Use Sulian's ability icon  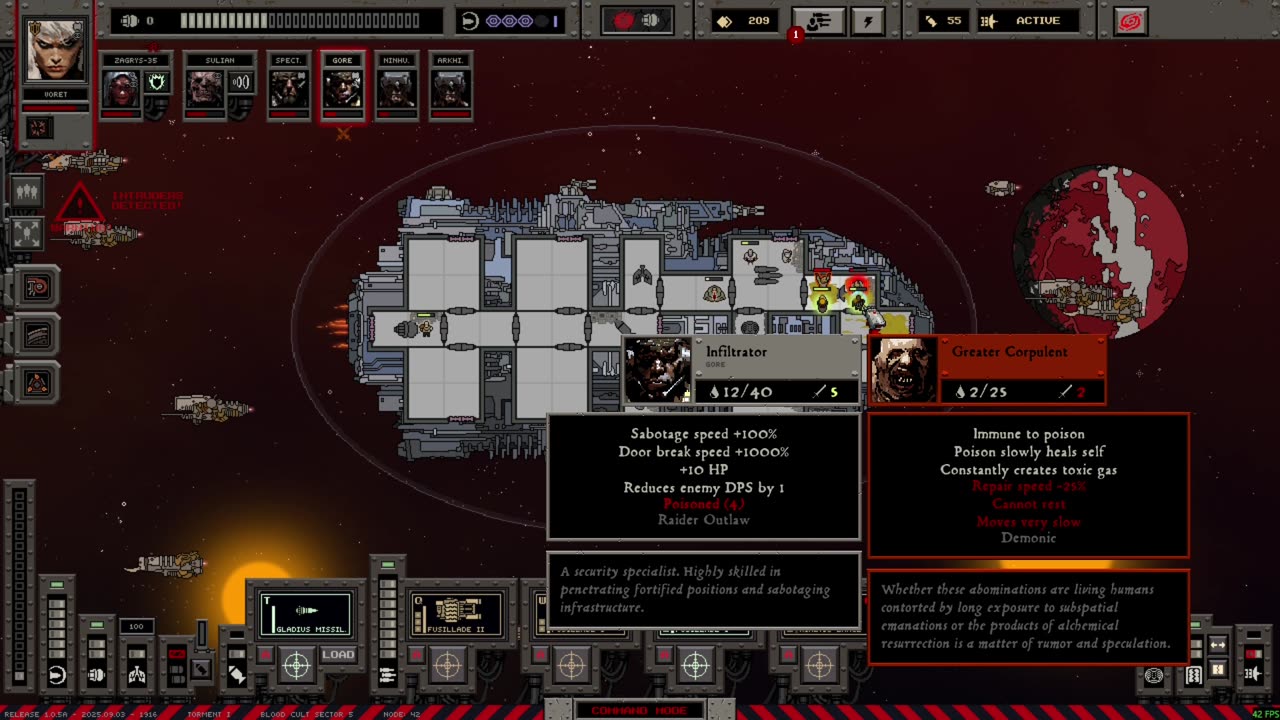point(241,83)
